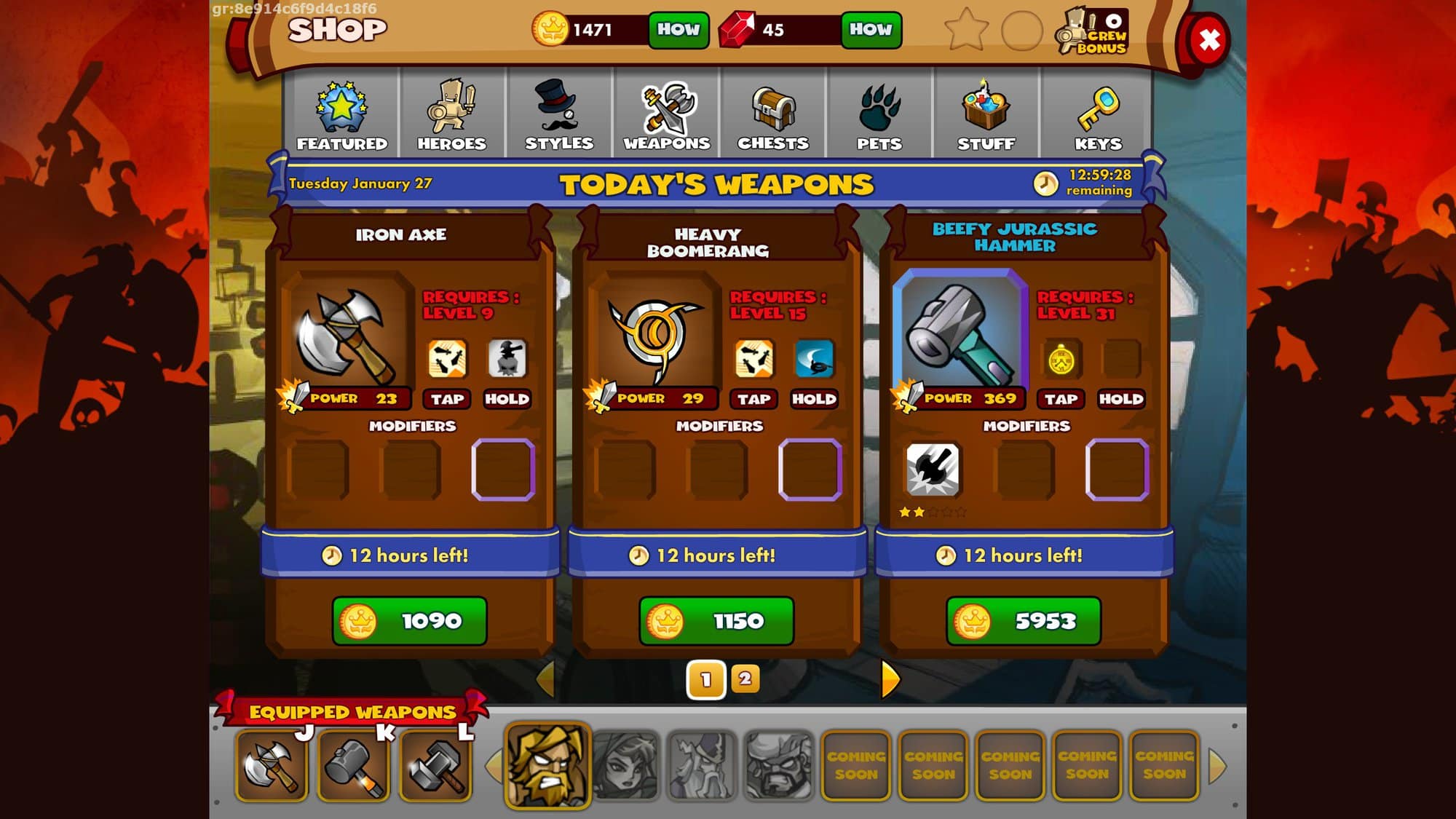
Task: Click the How button beside red gems
Action: (871, 30)
